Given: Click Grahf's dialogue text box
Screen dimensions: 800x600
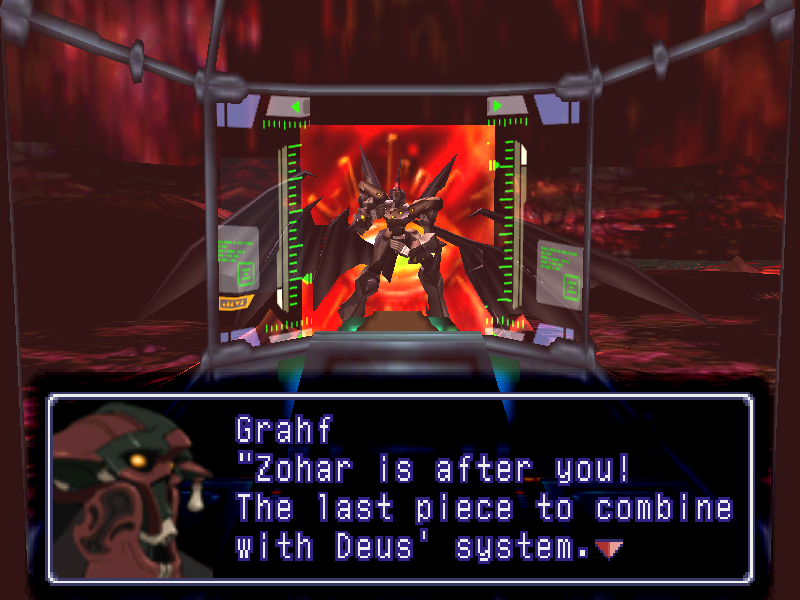Looking at the screenshot, I should click(400, 487).
